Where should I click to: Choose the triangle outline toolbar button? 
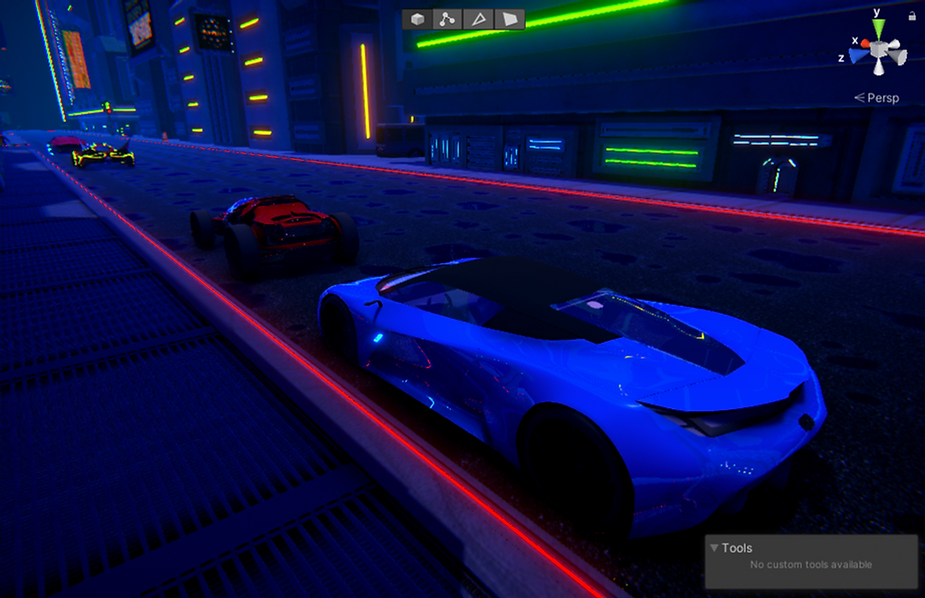pos(479,19)
